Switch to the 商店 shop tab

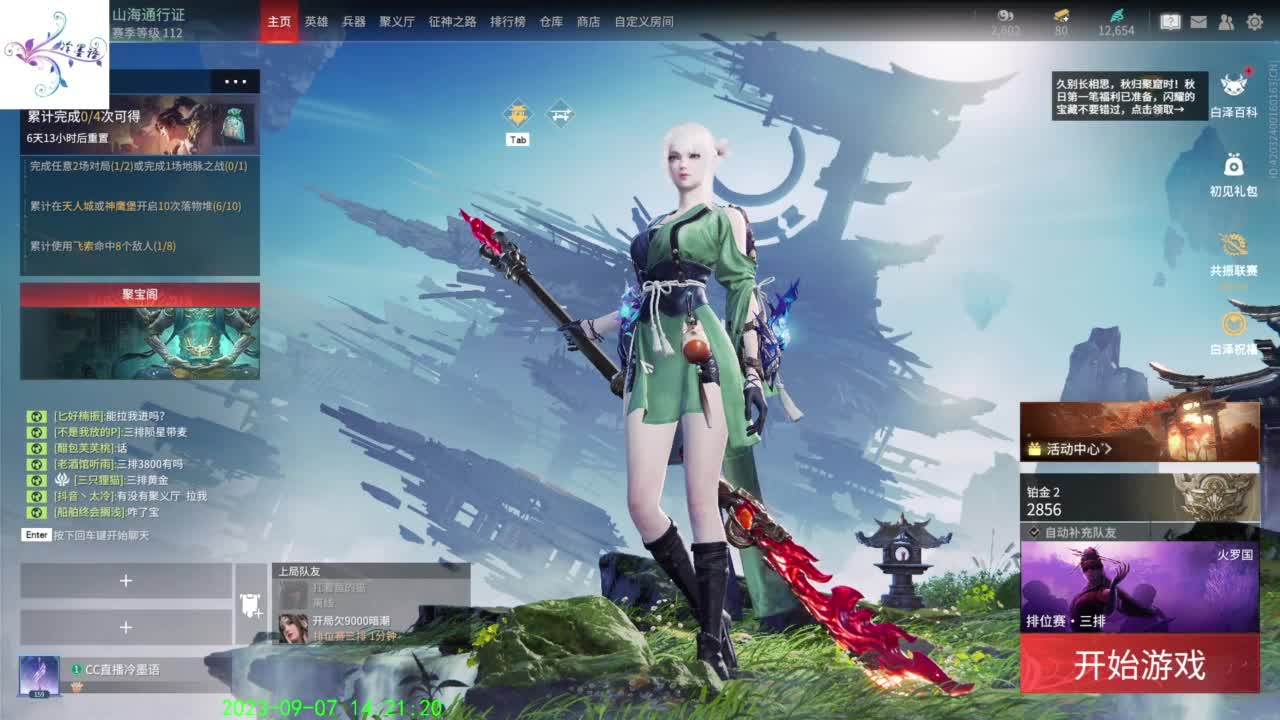click(588, 20)
